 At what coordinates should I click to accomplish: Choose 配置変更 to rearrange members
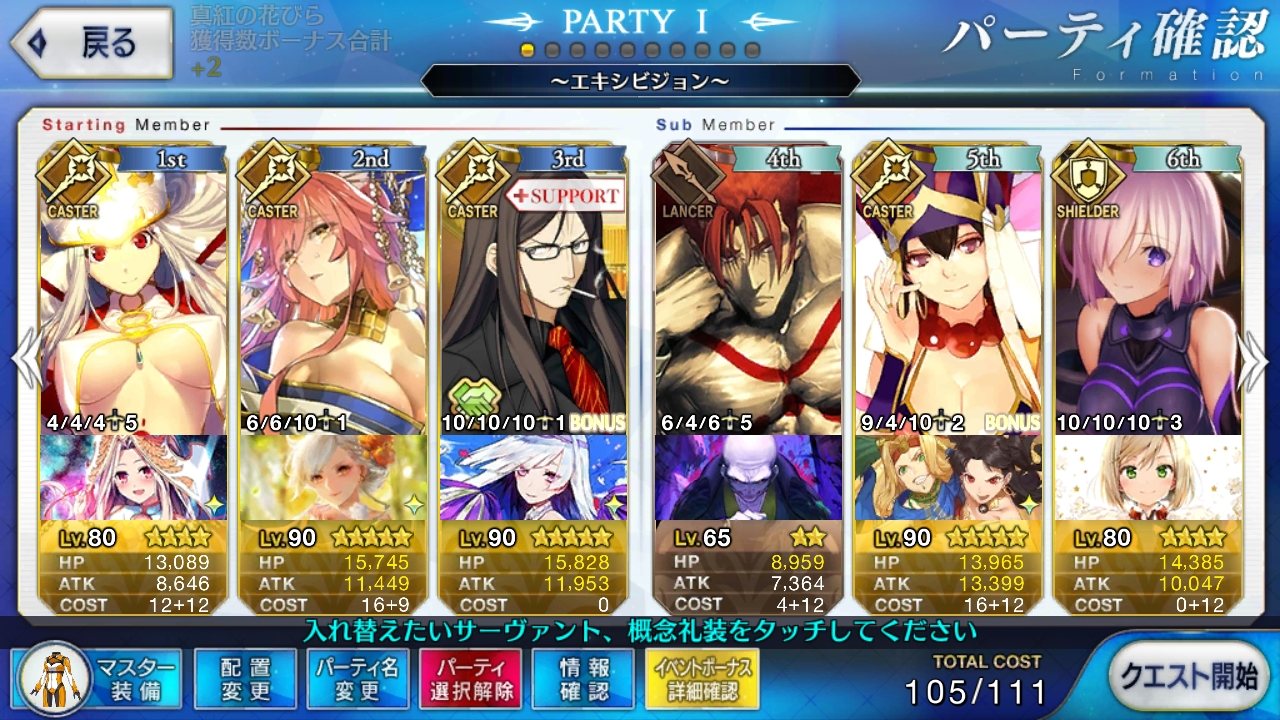(246, 679)
